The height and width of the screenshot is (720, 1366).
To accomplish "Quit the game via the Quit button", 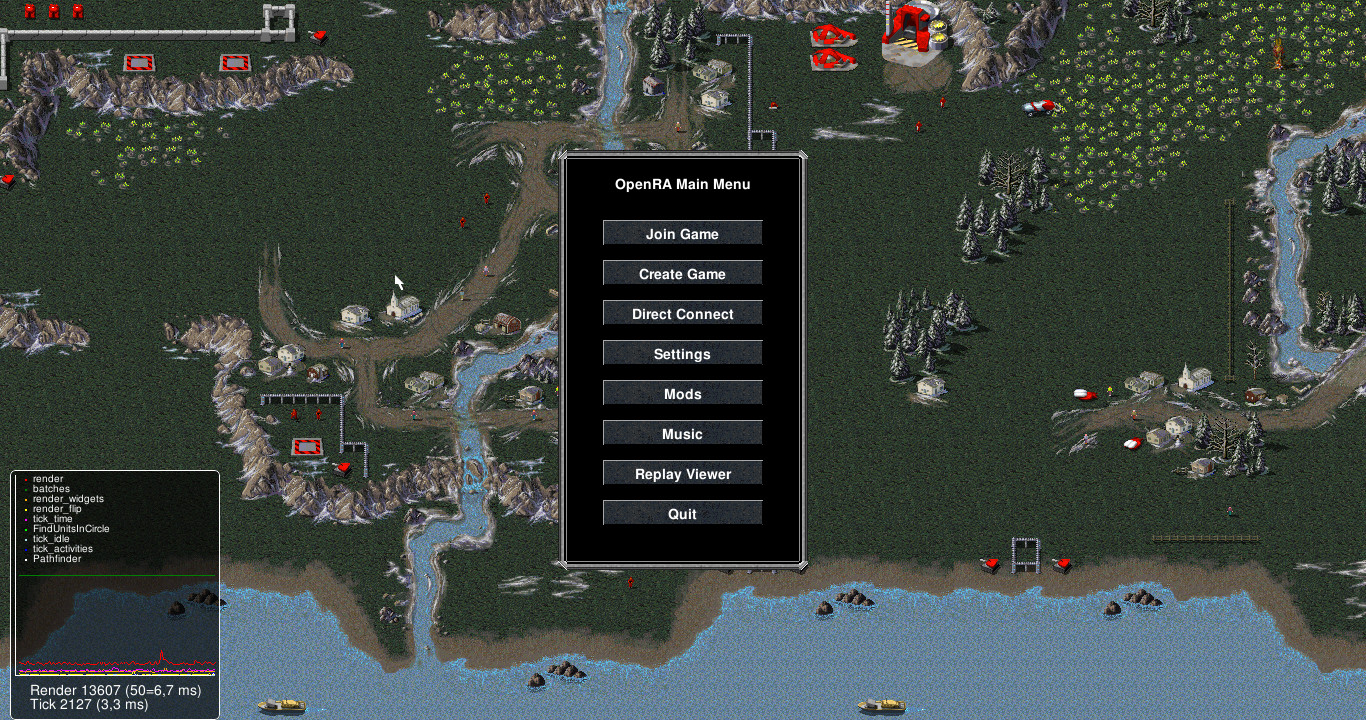I will pyautogui.click(x=682, y=512).
